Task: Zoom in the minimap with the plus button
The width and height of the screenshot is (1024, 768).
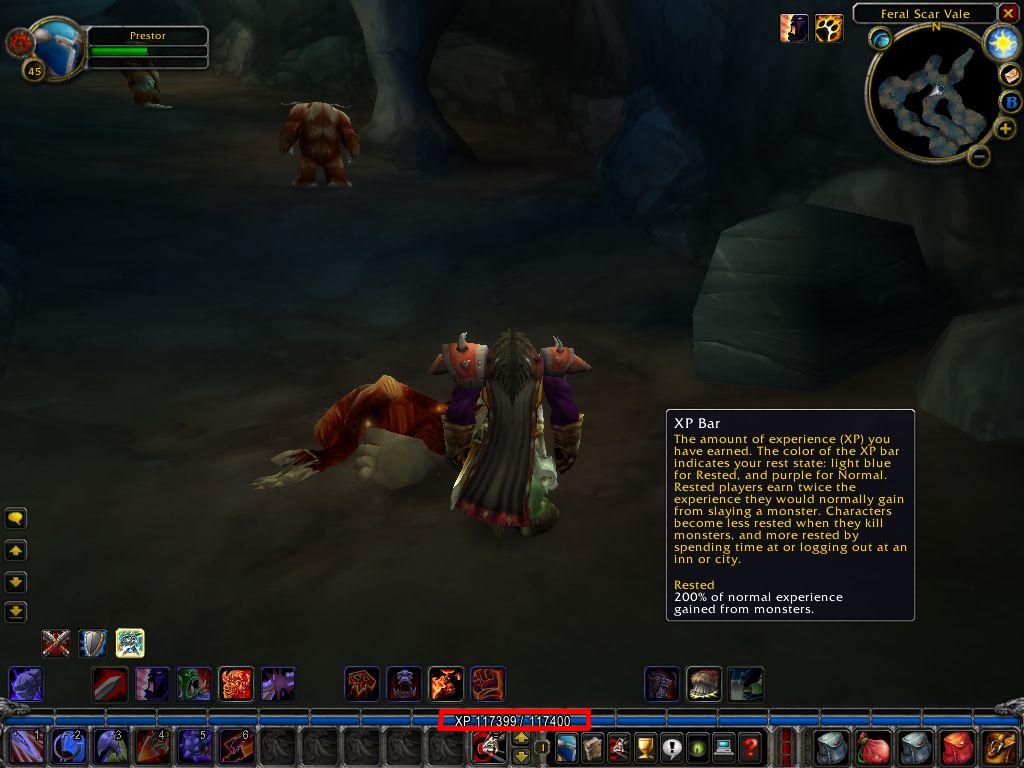Action: point(1005,129)
